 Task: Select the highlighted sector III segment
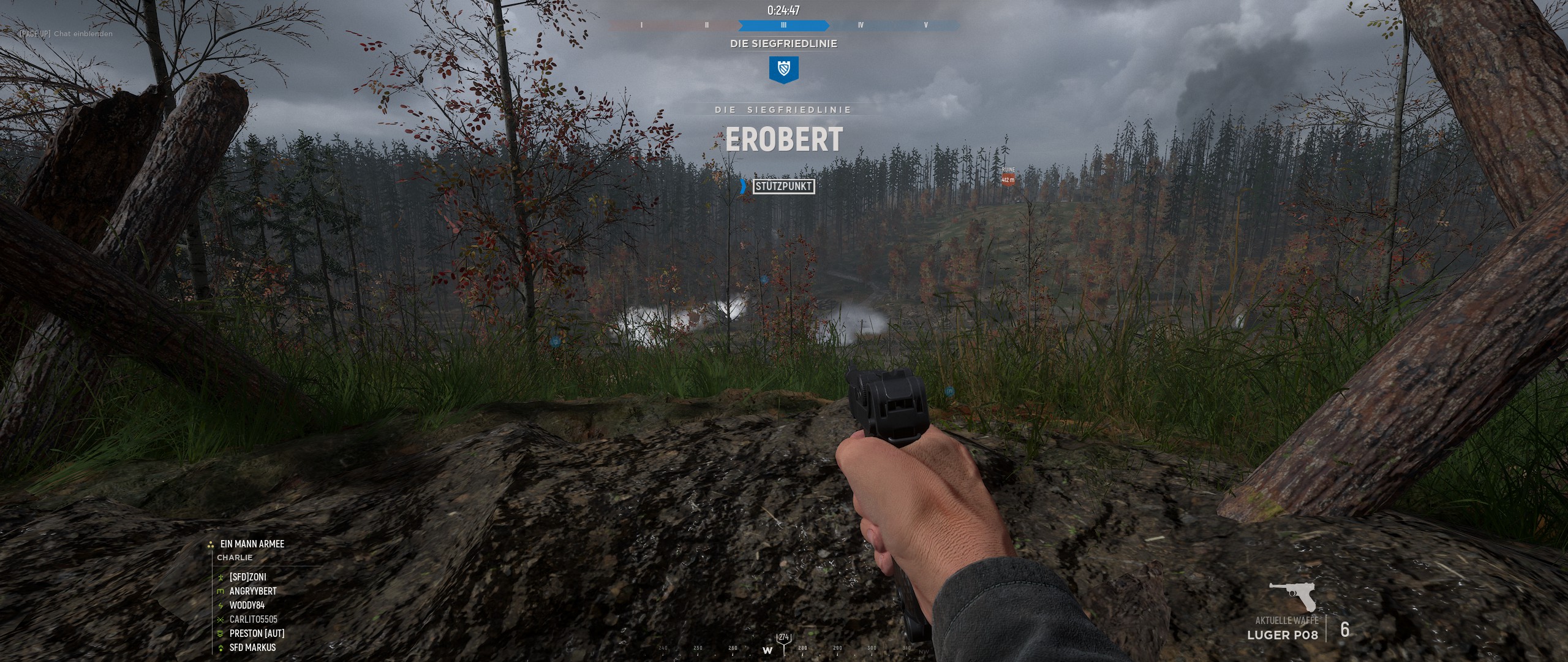[x=783, y=26]
